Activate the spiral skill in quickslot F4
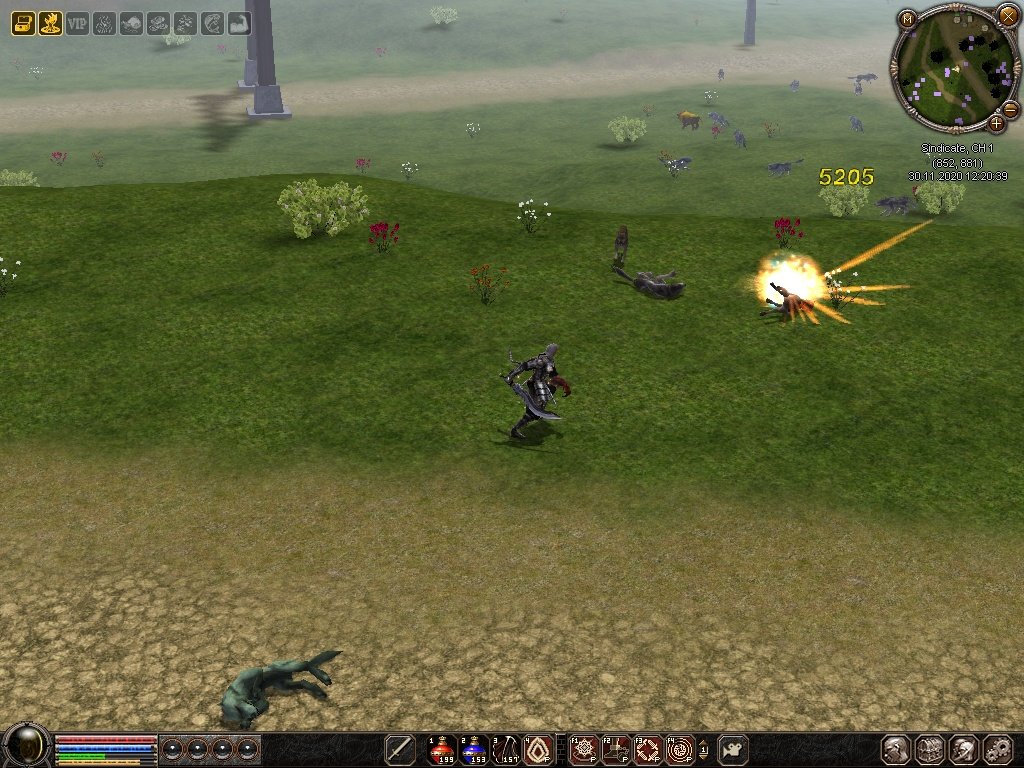The width and height of the screenshot is (1024, 768). tap(681, 749)
